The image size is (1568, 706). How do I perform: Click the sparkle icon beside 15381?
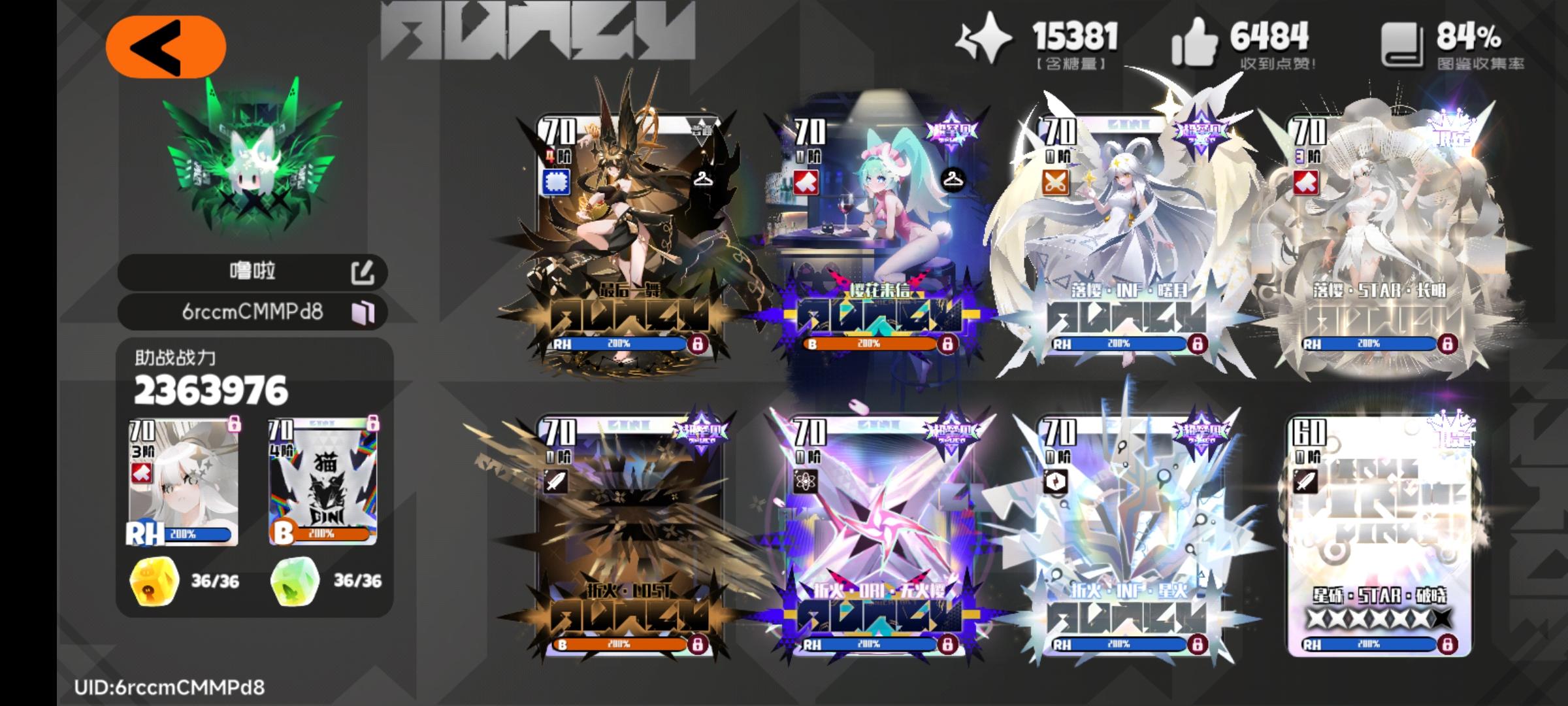click(985, 41)
